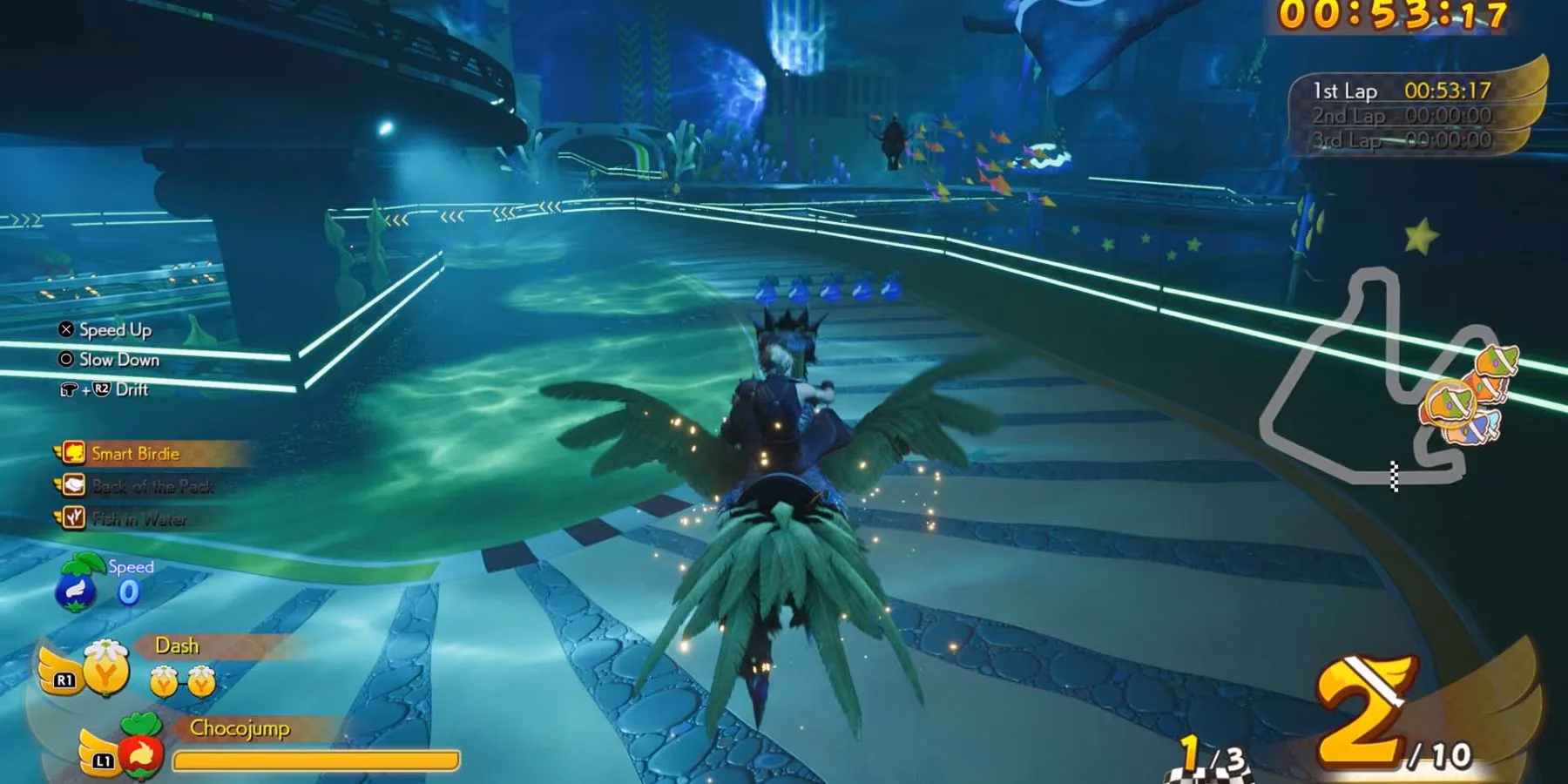Click the race timer reading 00:53:17
The height and width of the screenshot is (784, 1568).
click(x=1390, y=15)
